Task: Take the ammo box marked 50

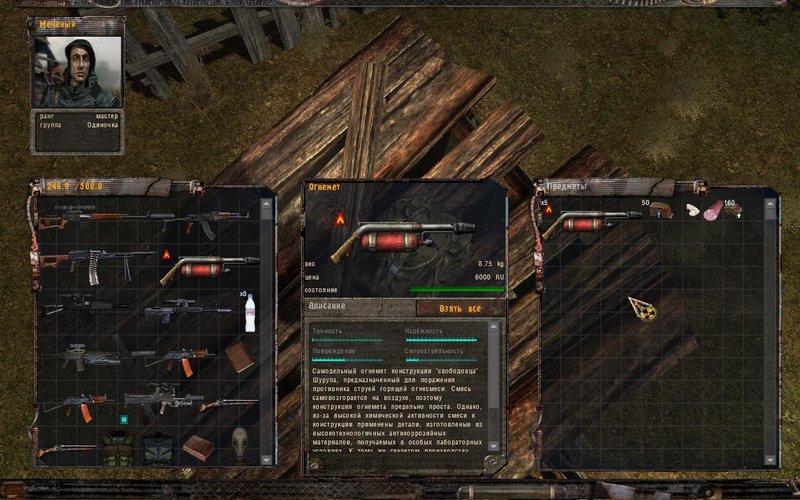Action: pos(658,211)
